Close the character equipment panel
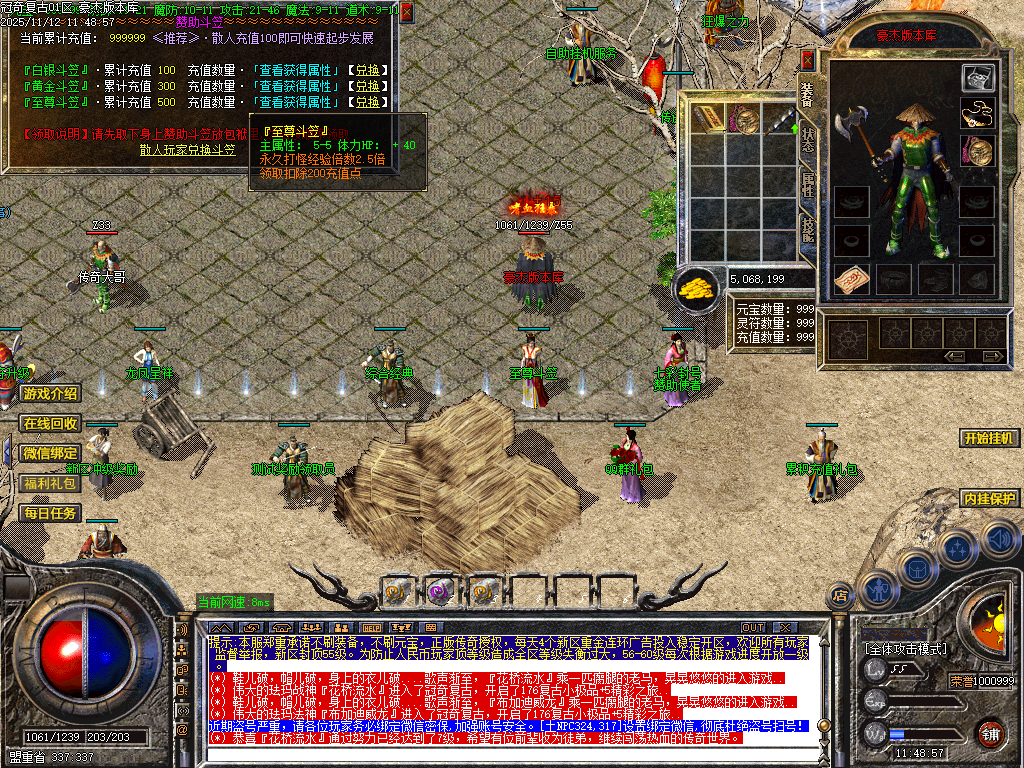This screenshot has width=1024, height=768. pos(808,61)
